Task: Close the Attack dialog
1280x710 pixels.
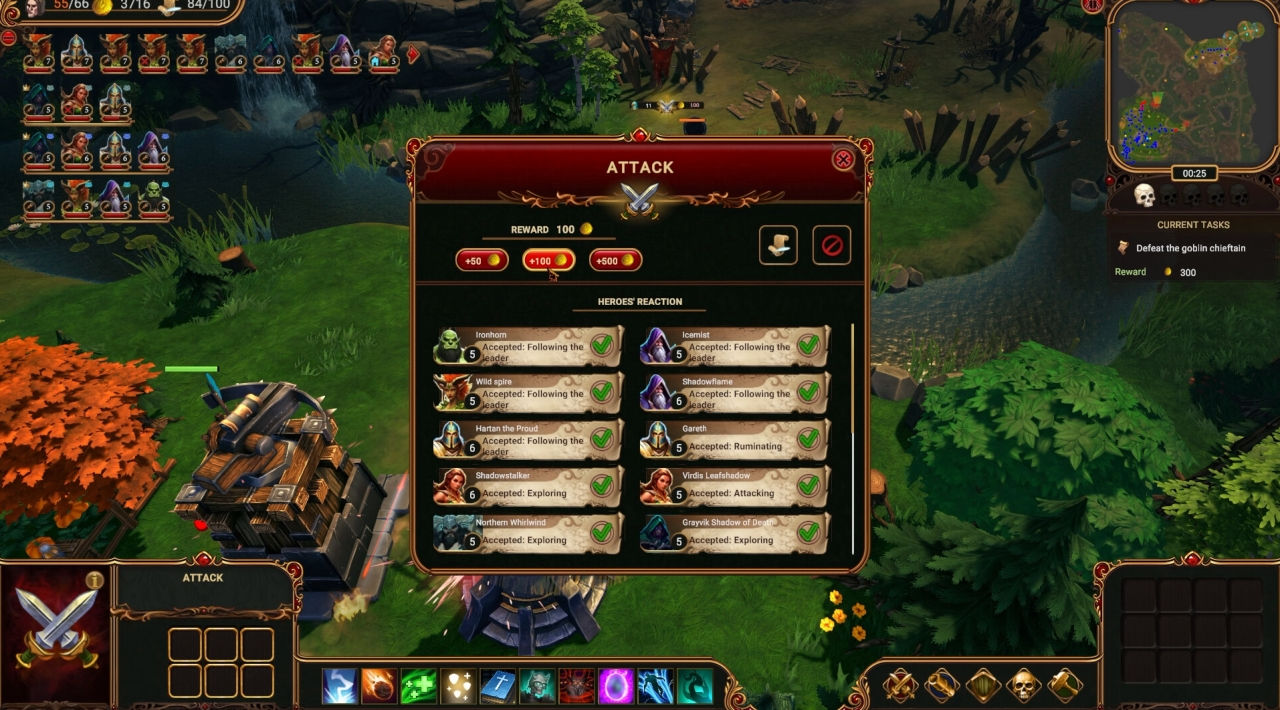Action: tap(843, 159)
